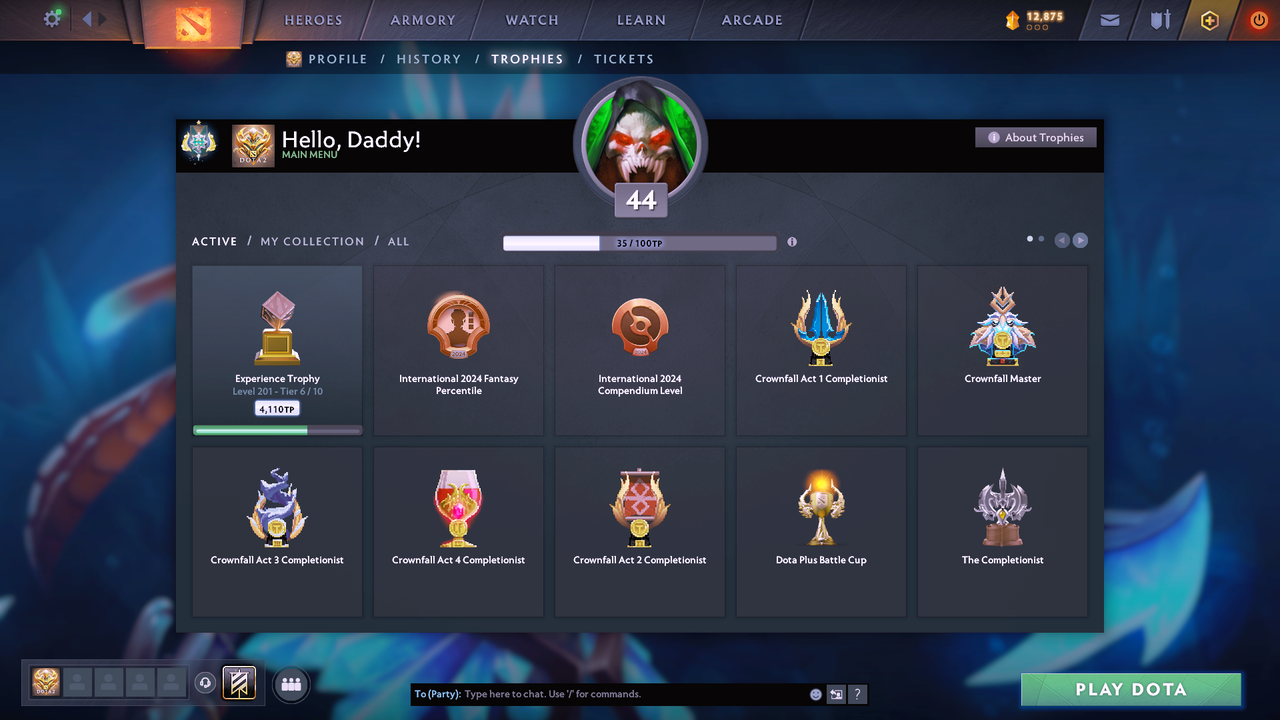This screenshot has width=1280, height=720.
Task: Click the About Trophies button
Action: point(1035,137)
